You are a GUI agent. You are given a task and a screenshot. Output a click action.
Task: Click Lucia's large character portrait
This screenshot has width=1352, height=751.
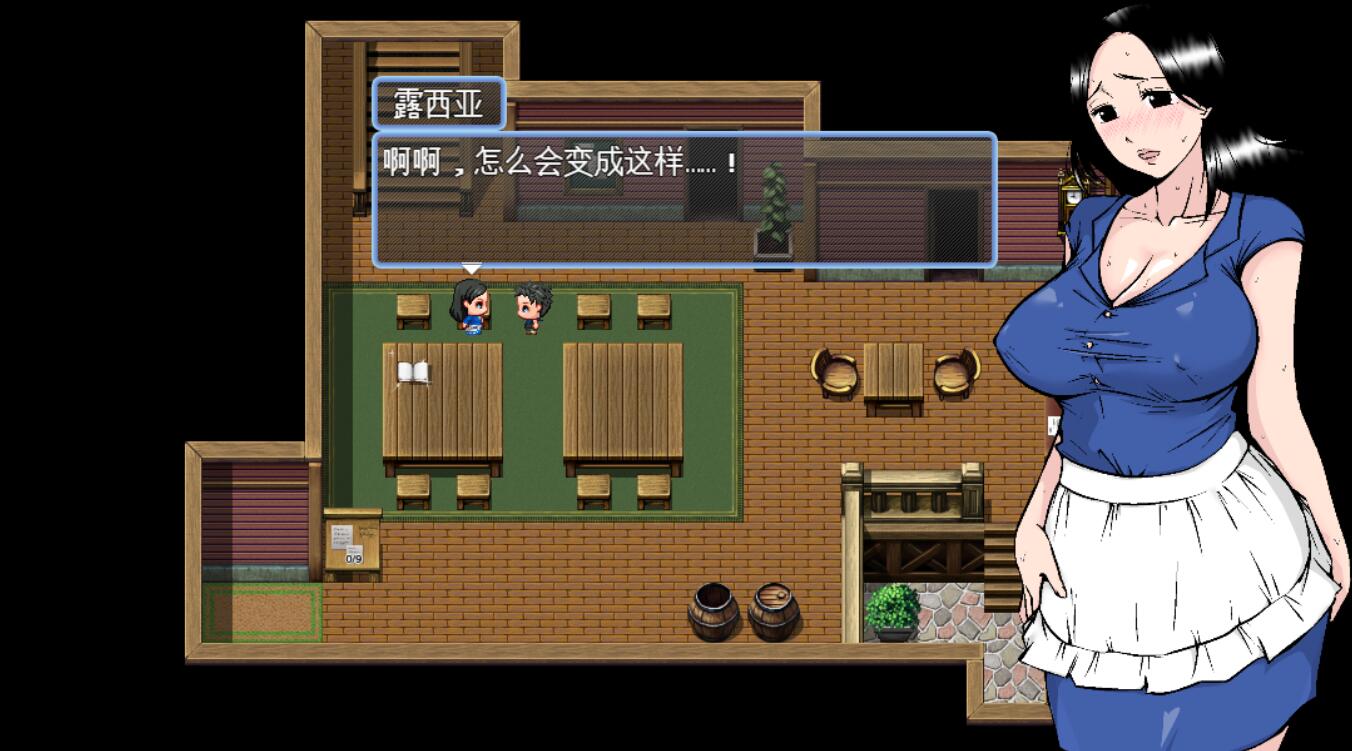[x=1150, y=300]
